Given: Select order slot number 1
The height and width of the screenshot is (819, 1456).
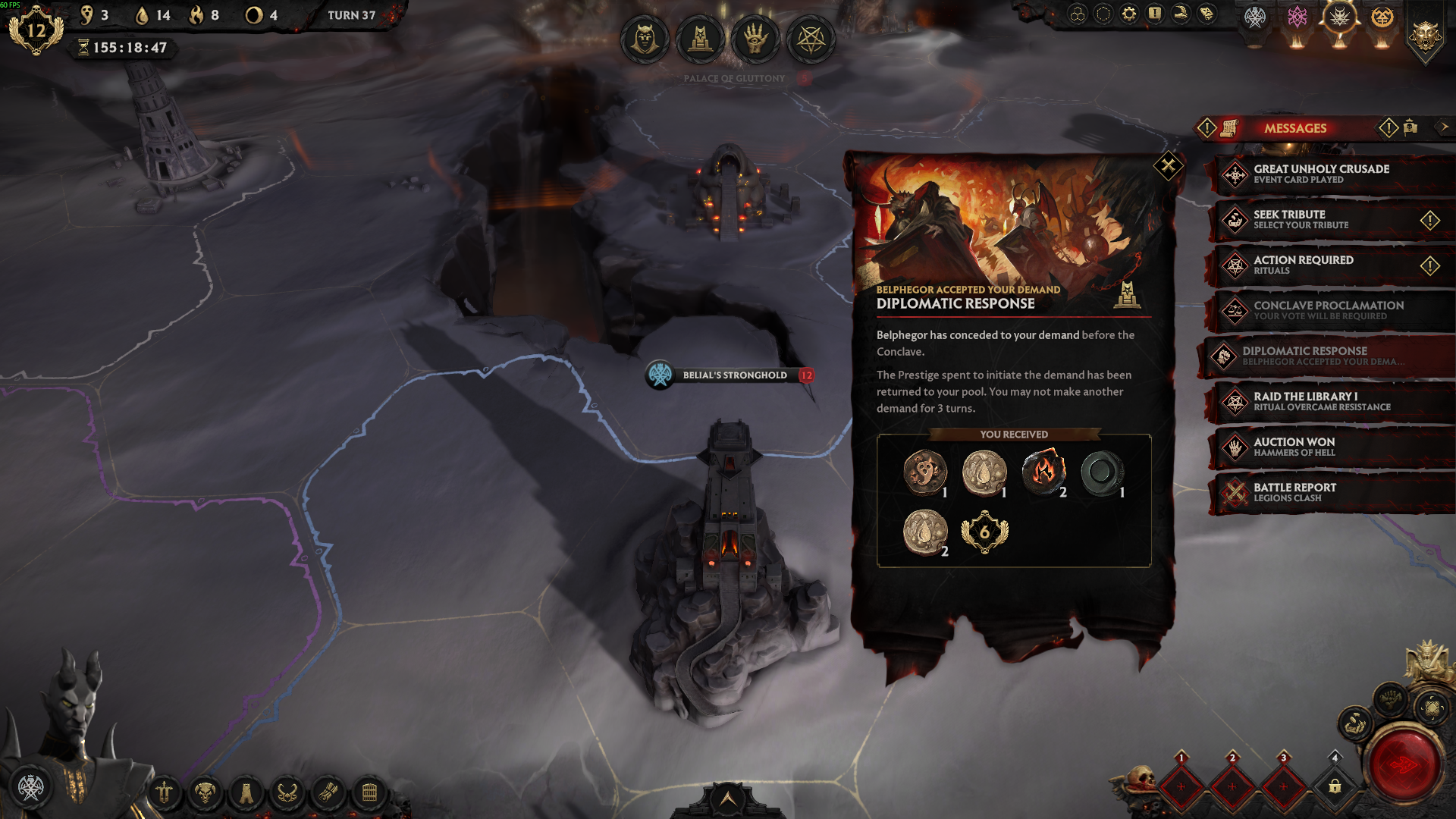Looking at the screenshot, I should (x=1181, y=786).
